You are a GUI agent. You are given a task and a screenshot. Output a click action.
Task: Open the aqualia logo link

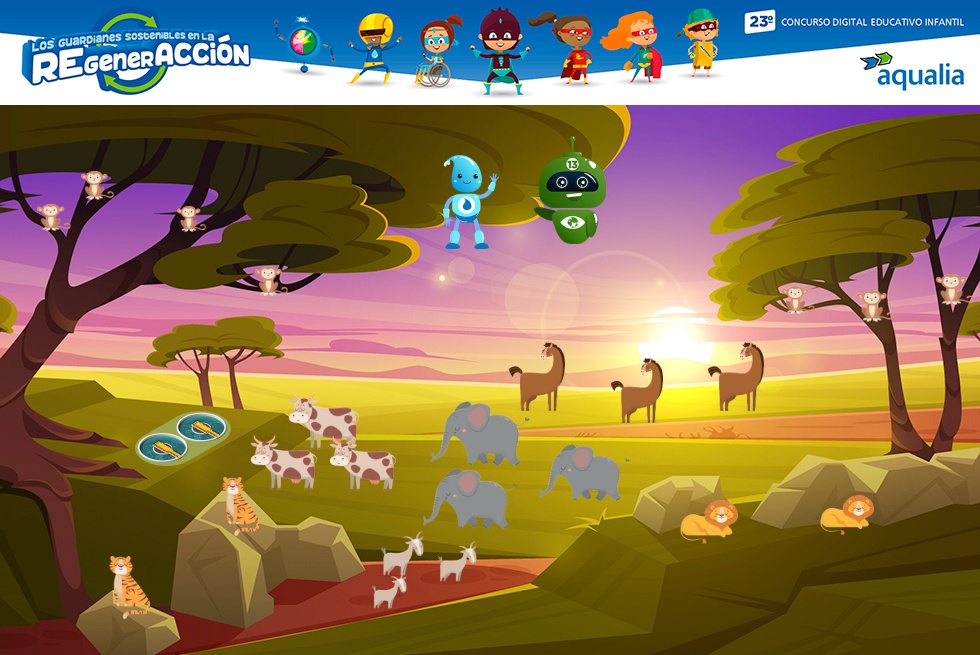click(911, 70)
